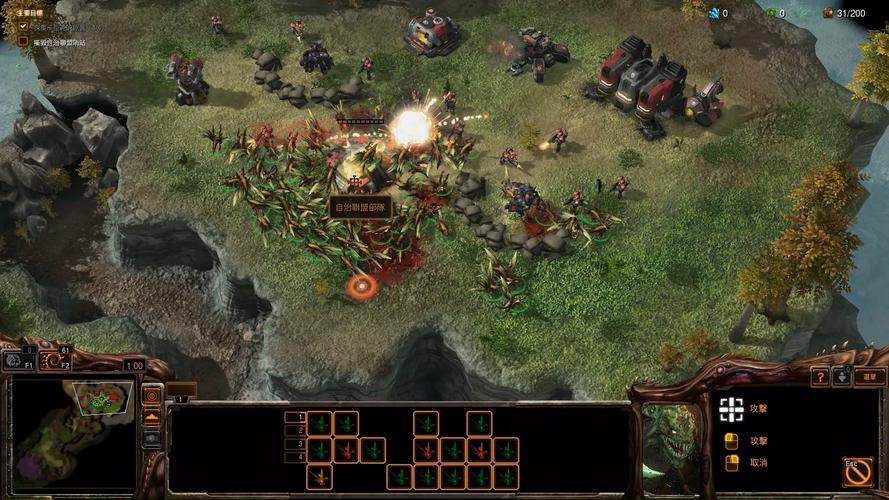Image resolution: width=889 pixels, height=500 pixels.
Task: Select the F2 army group button
Action: tap(55, 360)
